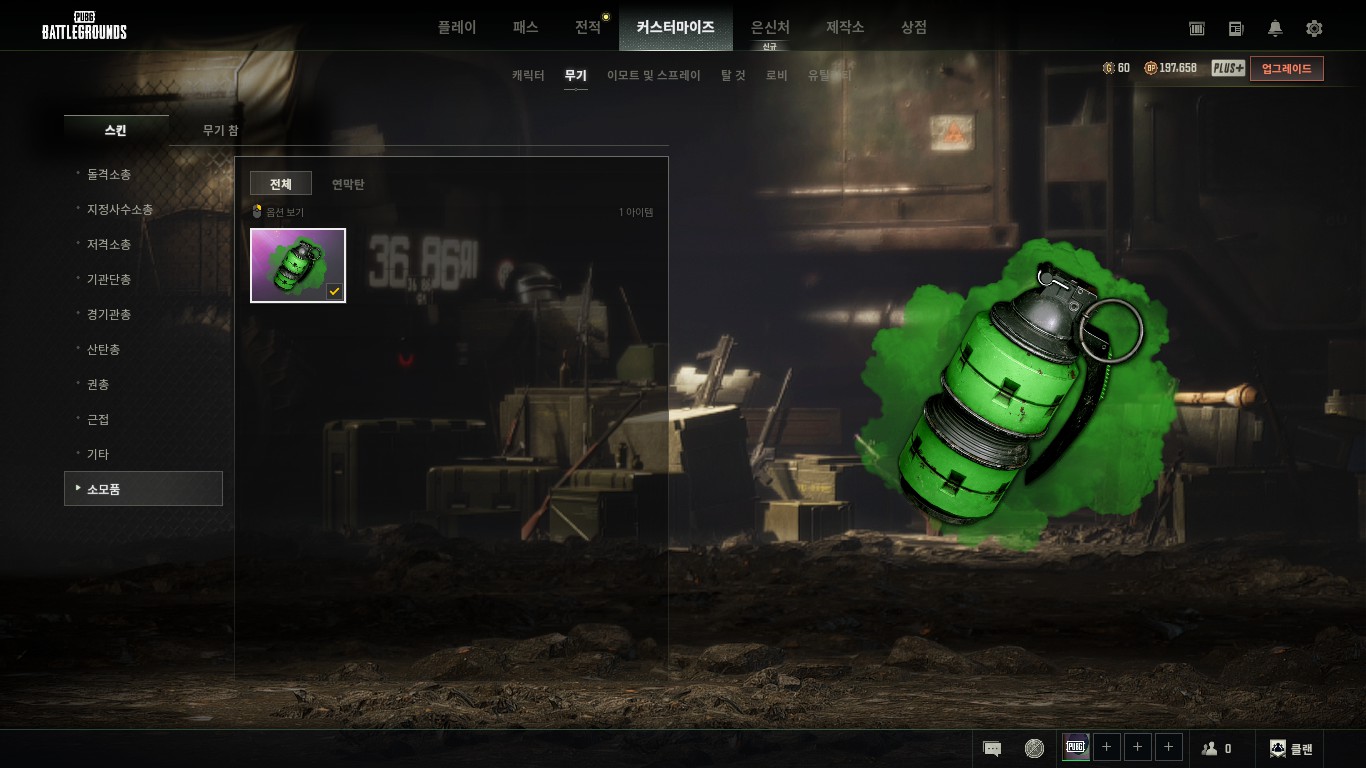Open the 클랜 clan panel

[1291, 748]
